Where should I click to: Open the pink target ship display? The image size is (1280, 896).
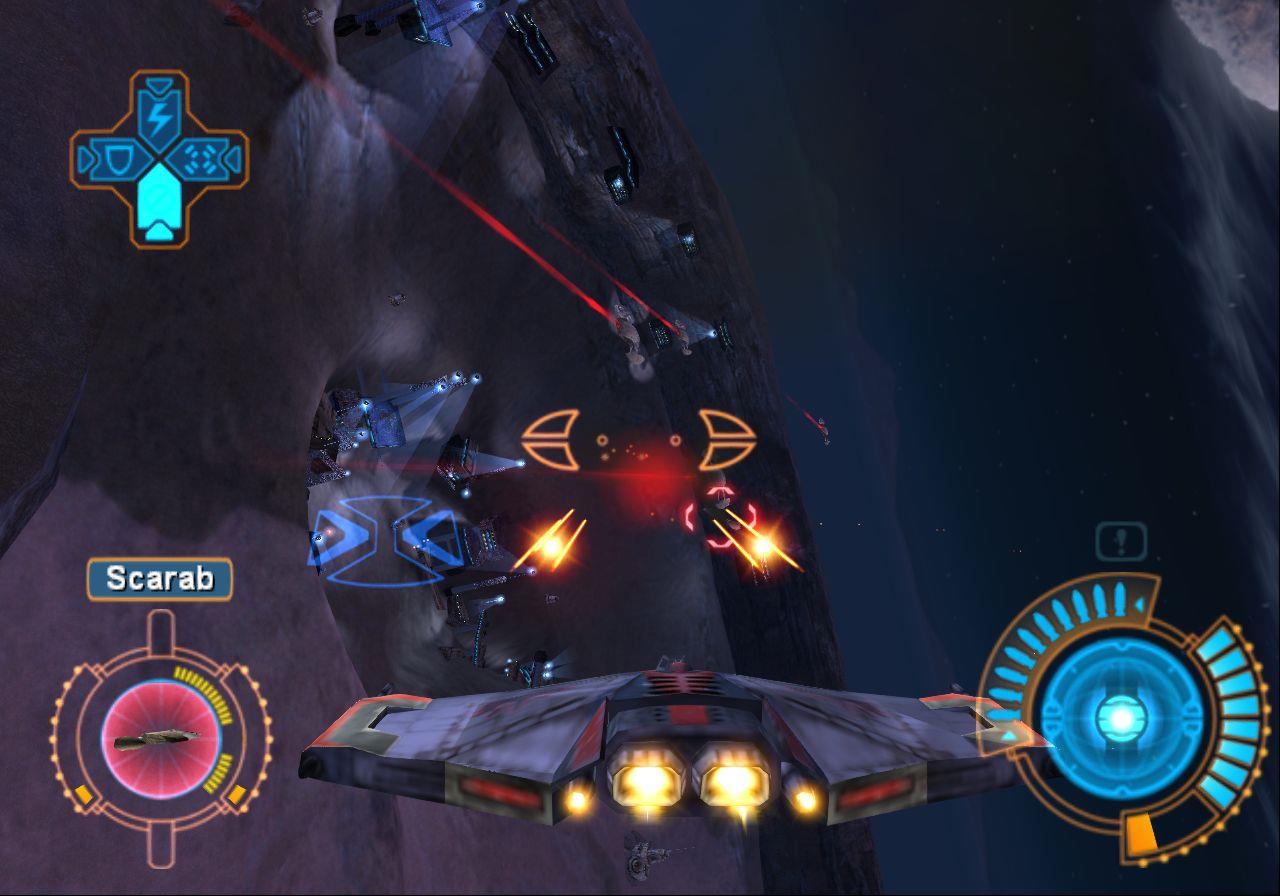(x=161, y=737)
